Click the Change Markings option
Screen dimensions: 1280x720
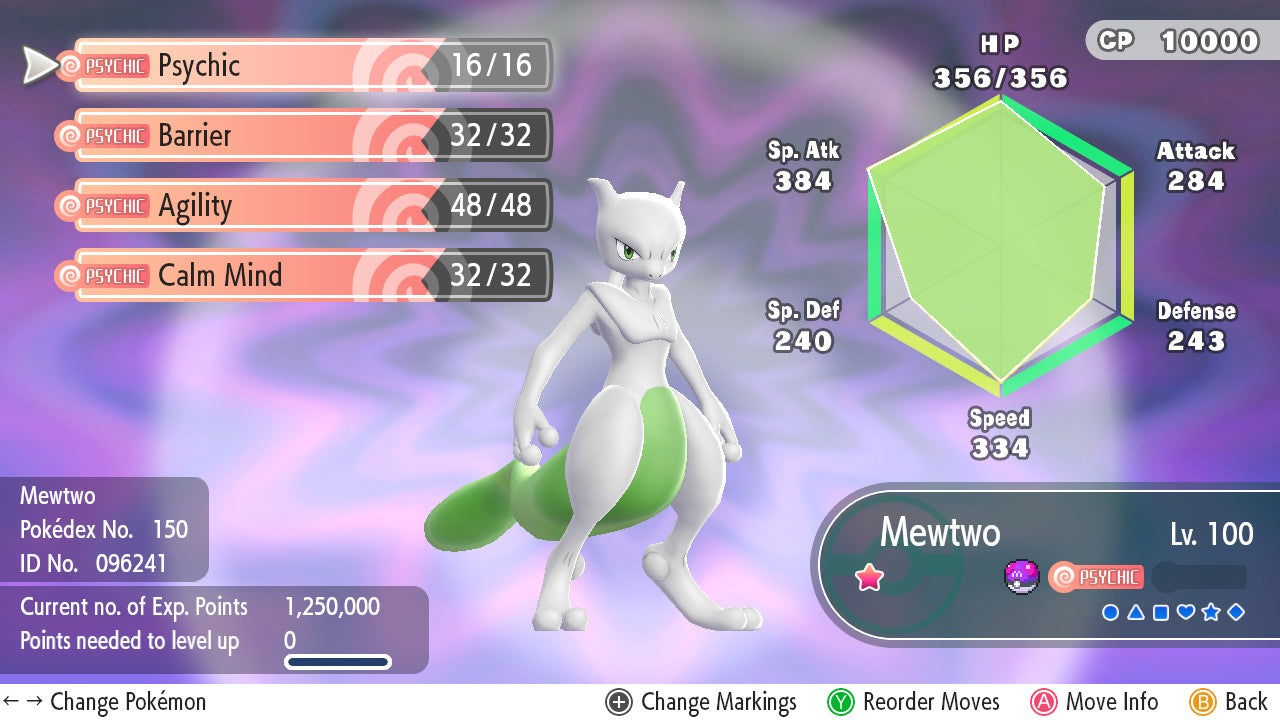pos(702,702)
